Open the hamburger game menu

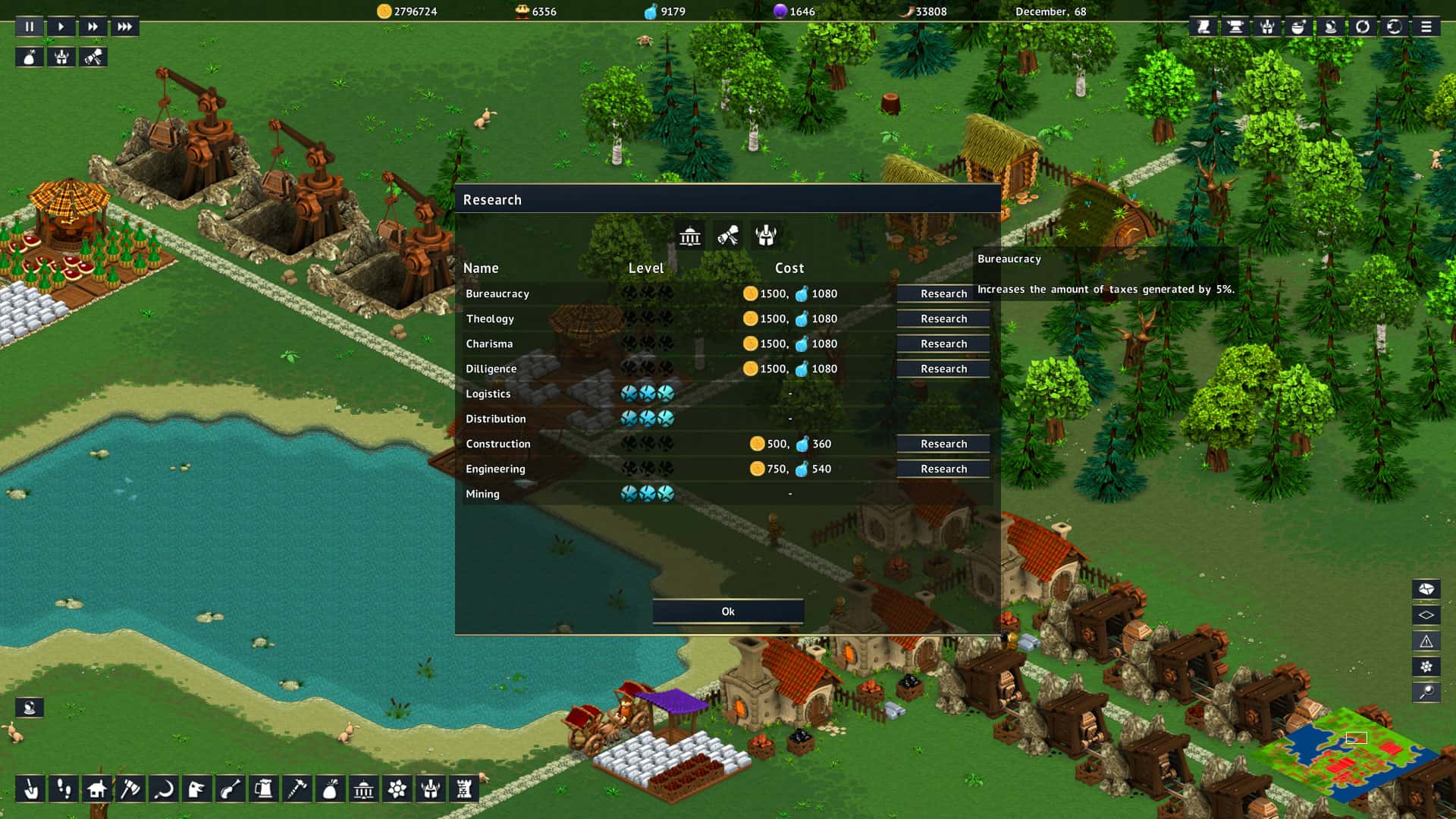[1427, 27]
